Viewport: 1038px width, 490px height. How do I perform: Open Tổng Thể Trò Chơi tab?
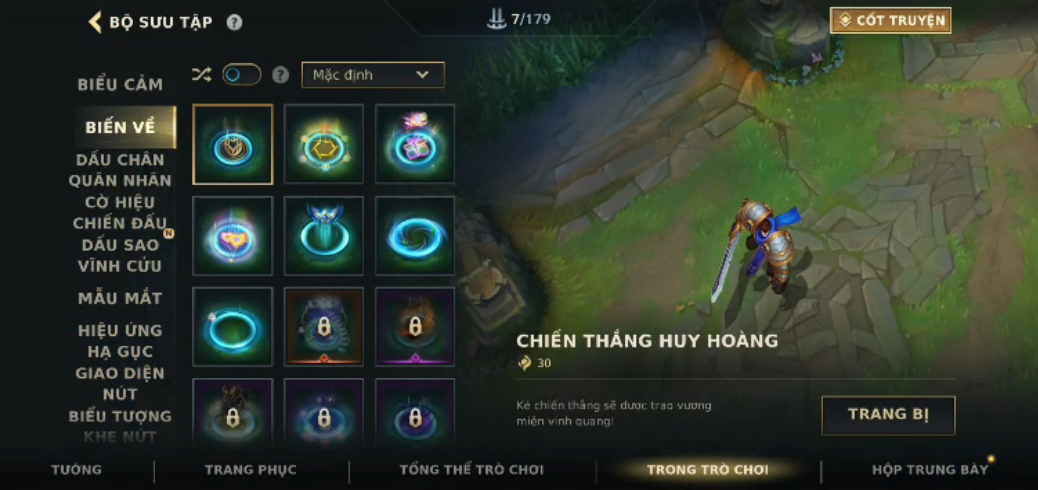471,470
